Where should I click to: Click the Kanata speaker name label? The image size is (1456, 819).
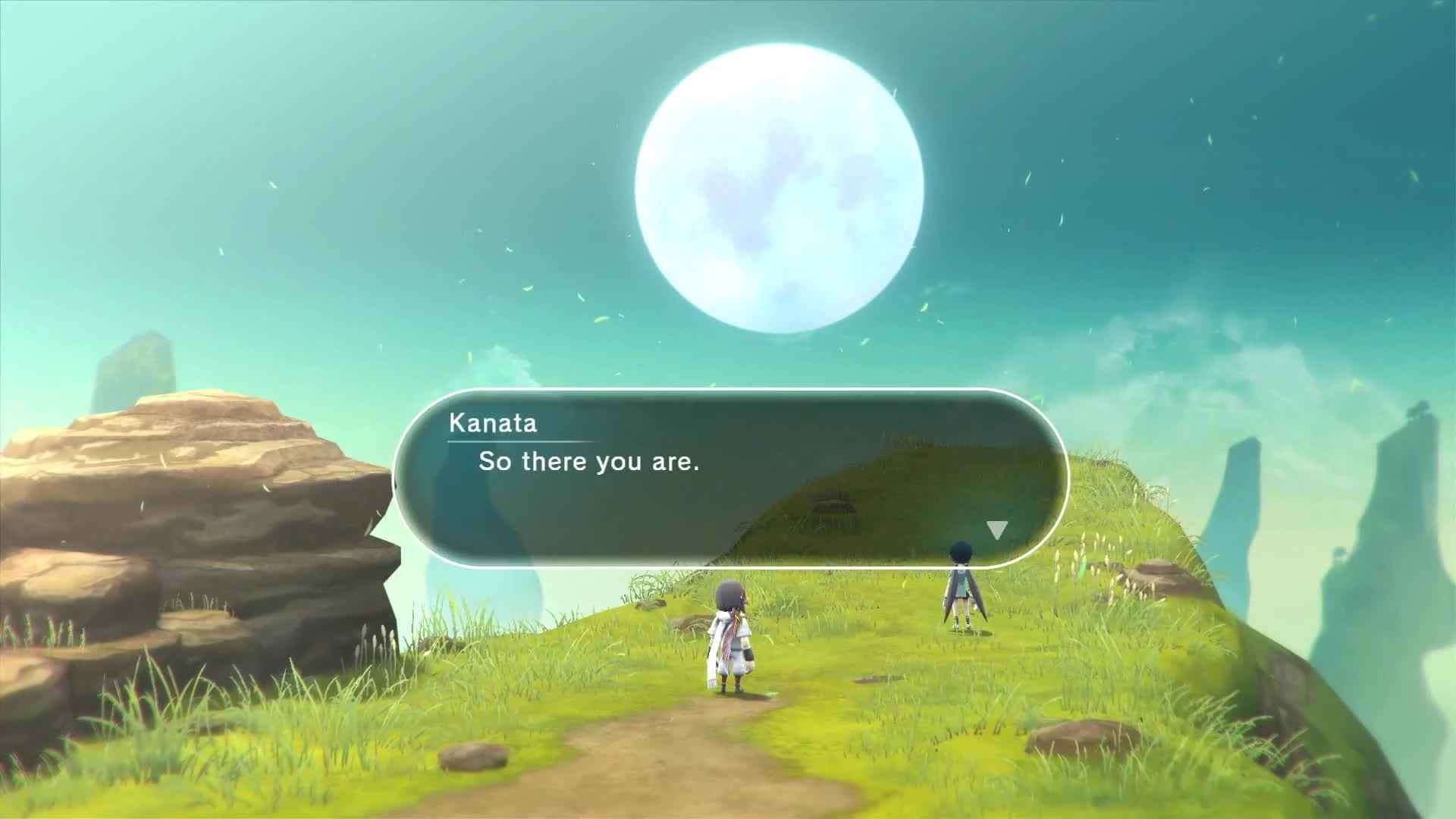coord(491,424)
